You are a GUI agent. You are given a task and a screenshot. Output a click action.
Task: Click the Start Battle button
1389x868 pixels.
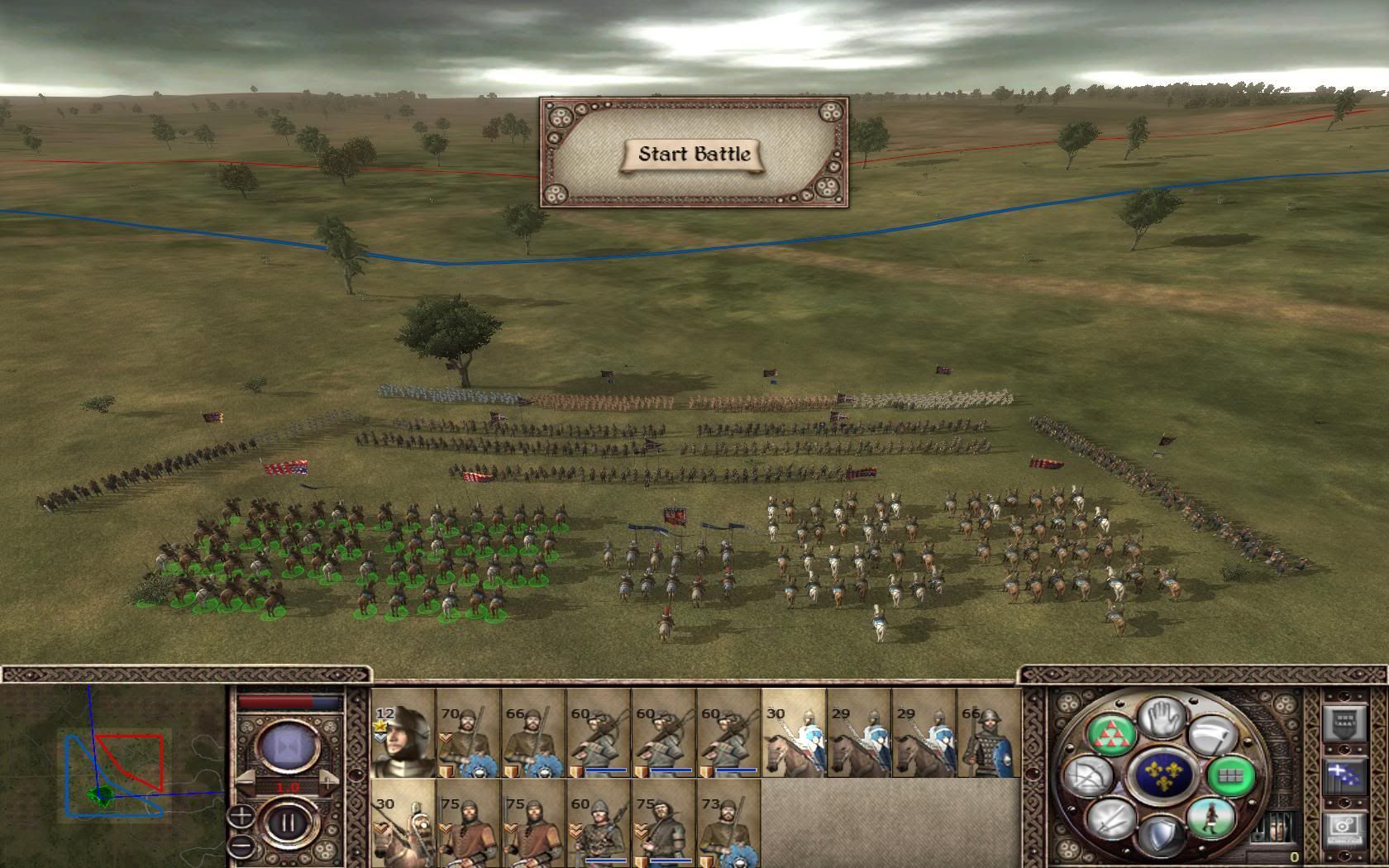694,155
